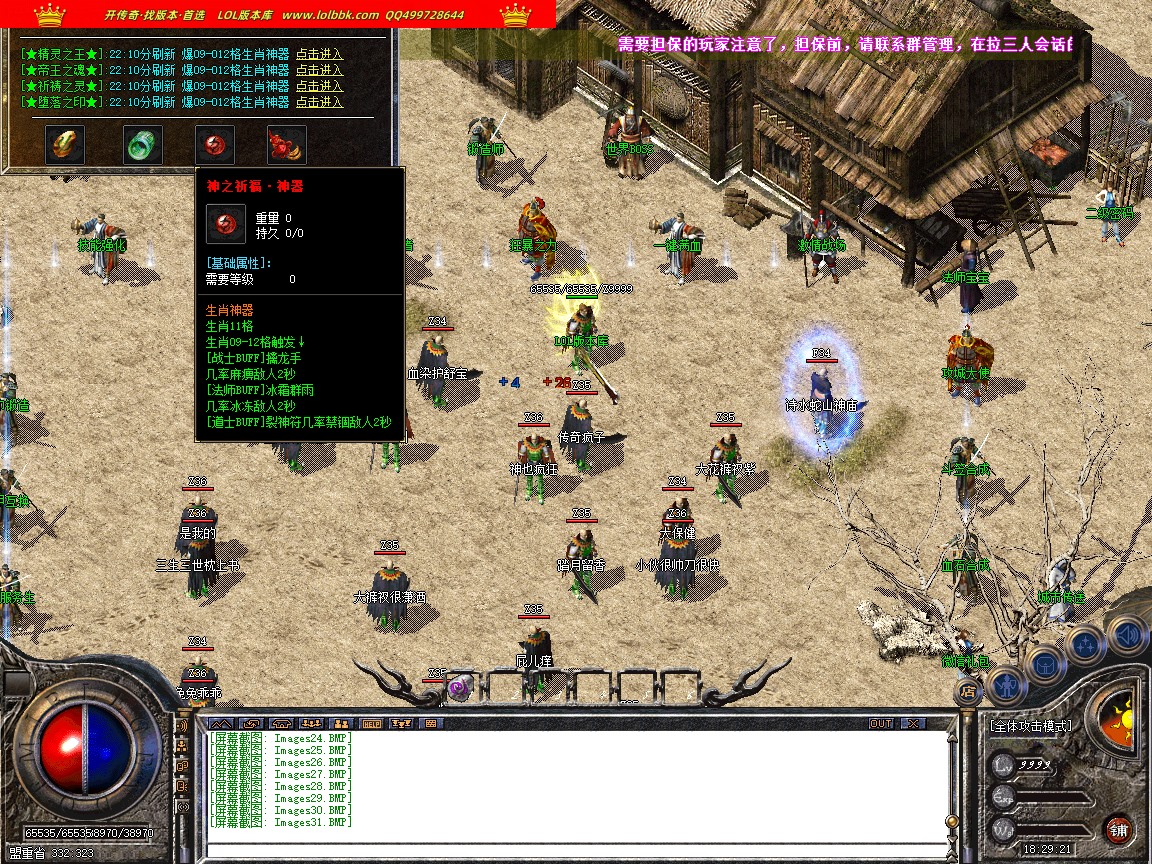Type in the chat input field
This screenshot has width=1152, height=864.
point(575,850)
